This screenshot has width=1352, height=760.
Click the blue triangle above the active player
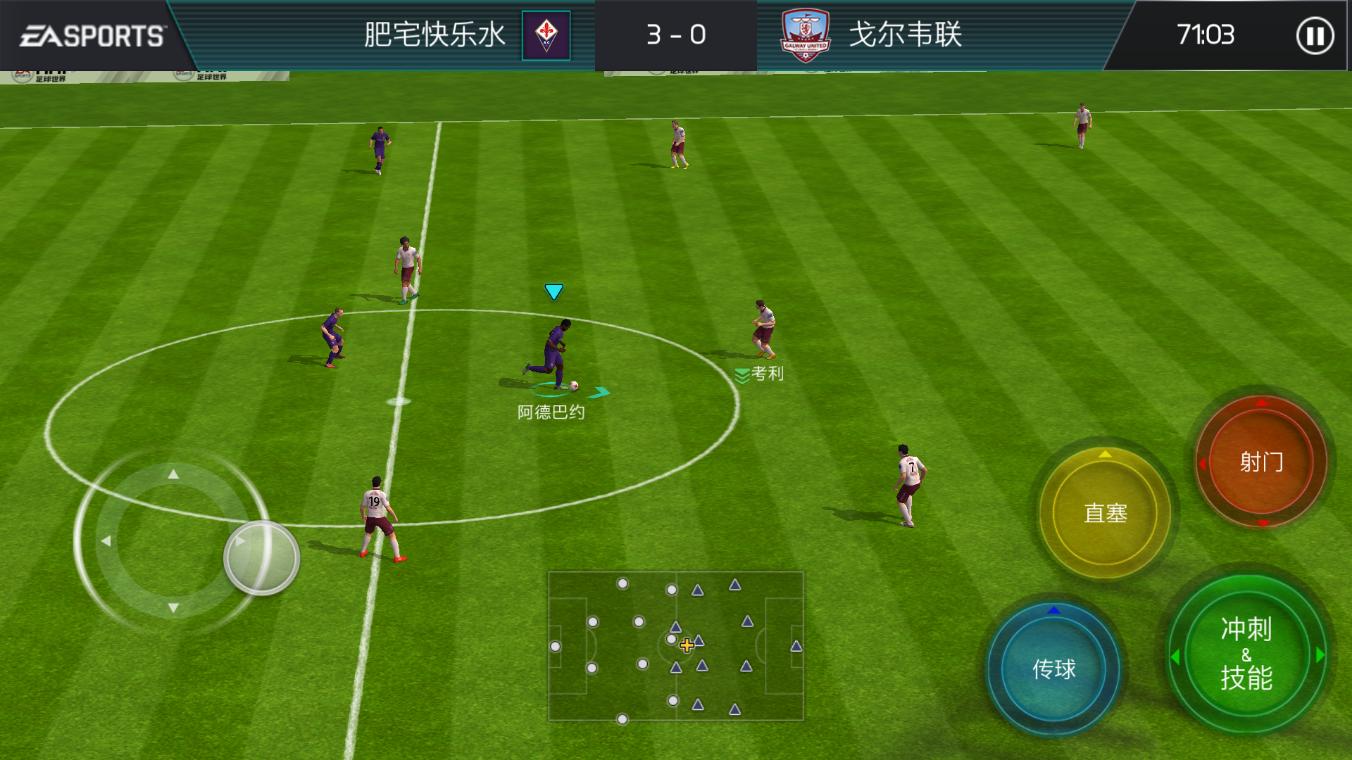coord(553,291)
